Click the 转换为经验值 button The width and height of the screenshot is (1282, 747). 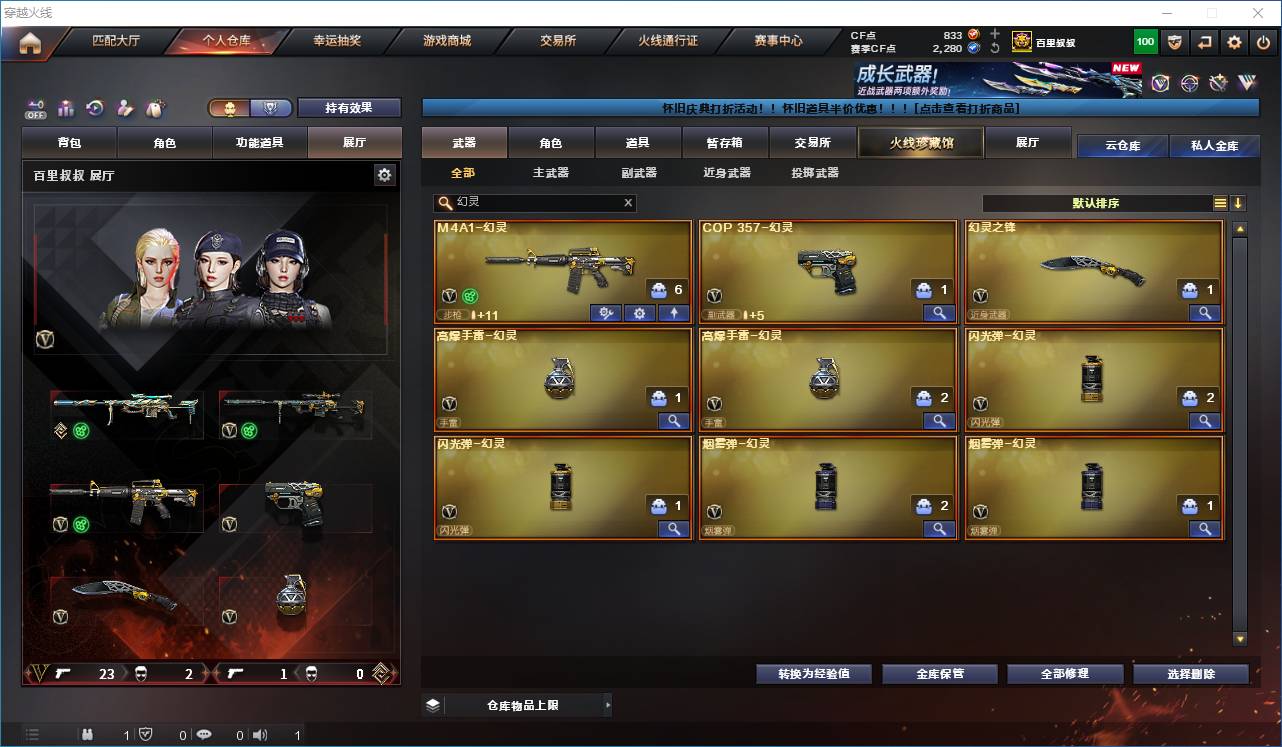[x=813, y=673]
